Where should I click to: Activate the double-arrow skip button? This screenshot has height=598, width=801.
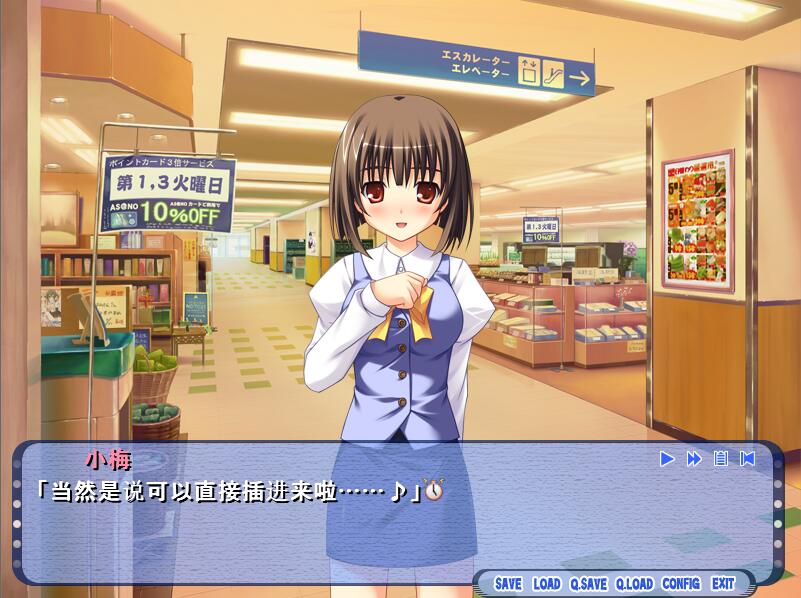[694, 459]
